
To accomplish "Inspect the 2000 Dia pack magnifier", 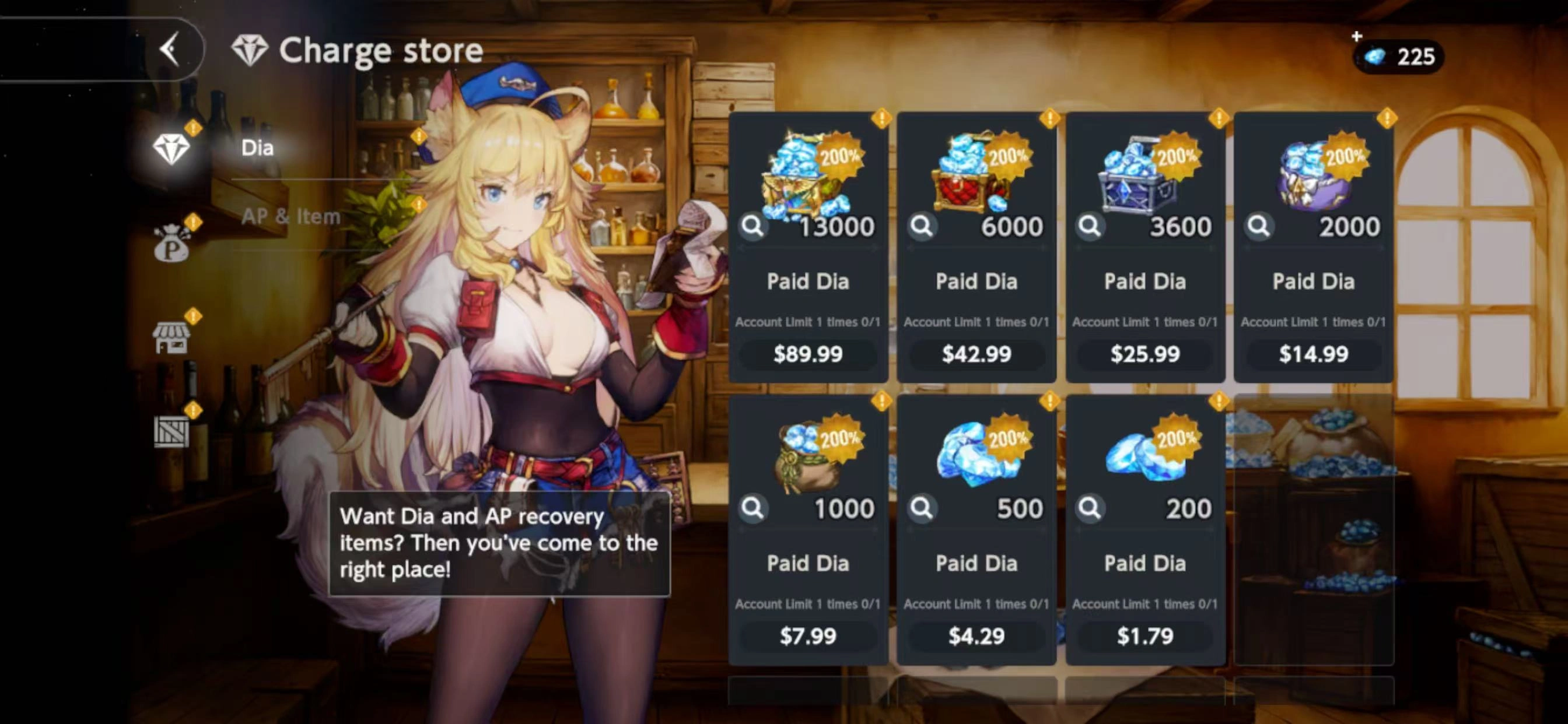I will tap(1258, 226).
